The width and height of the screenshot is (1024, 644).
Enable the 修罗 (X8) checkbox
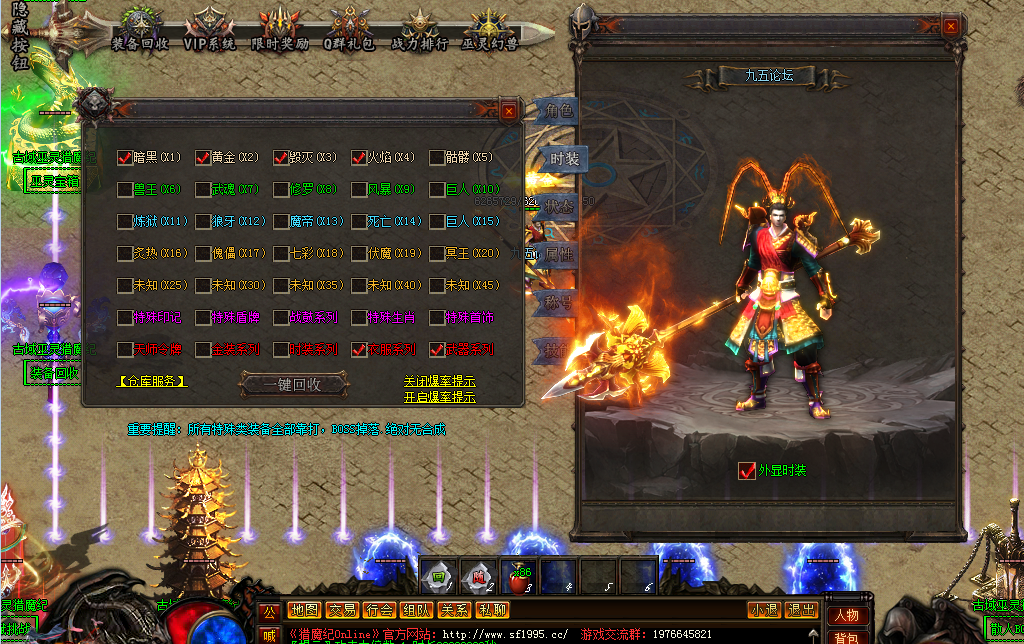(x=281, y=189)
